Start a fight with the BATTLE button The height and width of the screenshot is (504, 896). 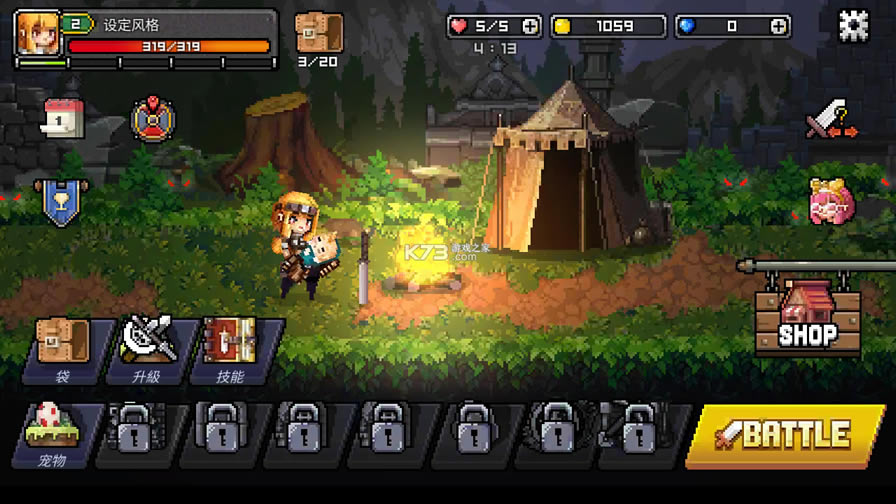coord(786,435)
